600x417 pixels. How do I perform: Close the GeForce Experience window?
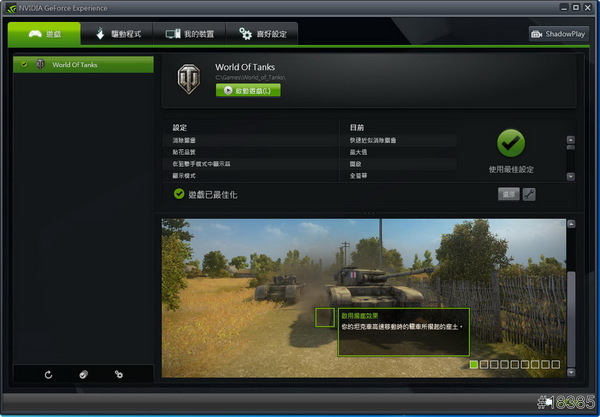[581, 8]
